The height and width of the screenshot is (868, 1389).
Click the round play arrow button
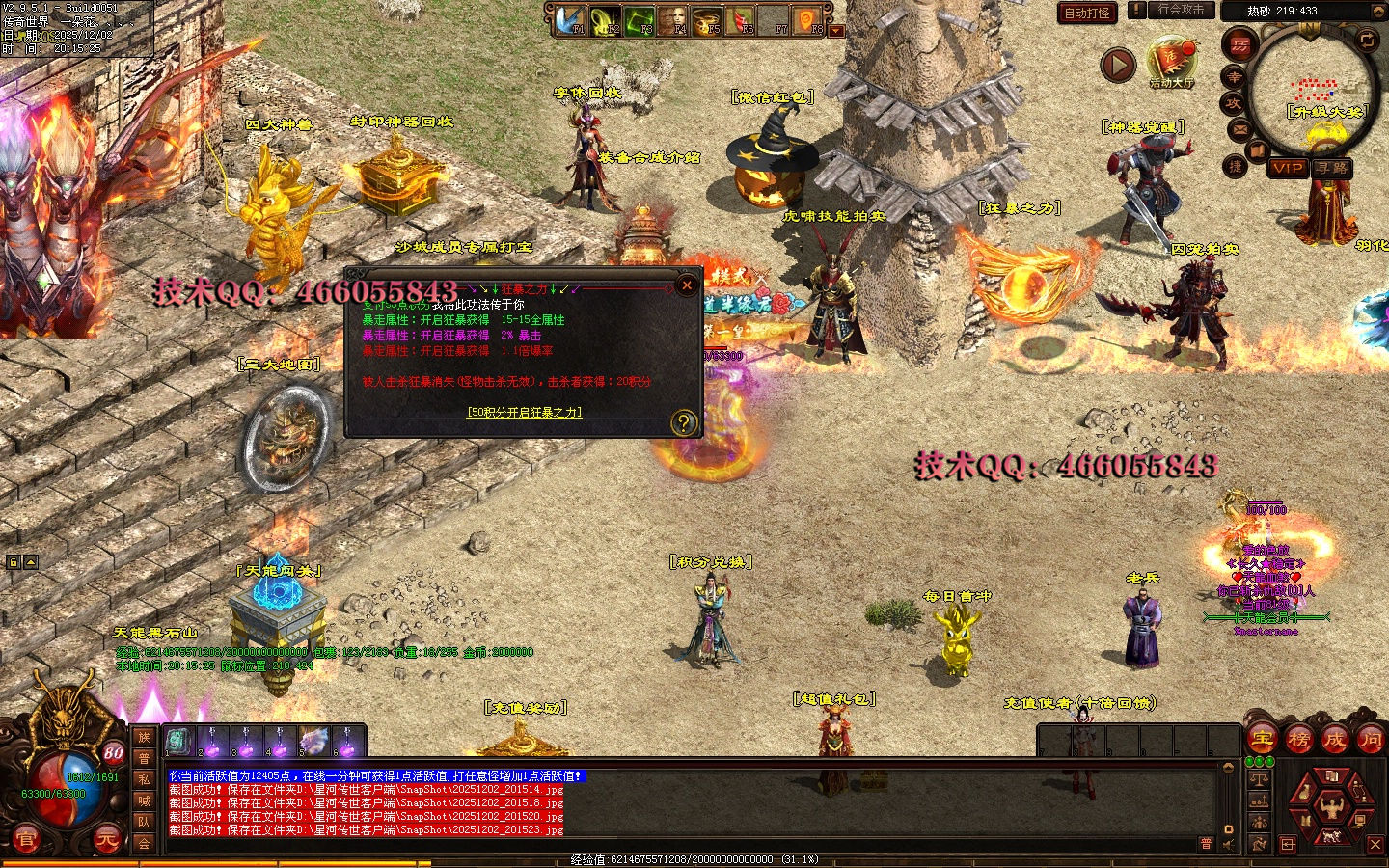pyautogui.click(x=1118, y=66)
